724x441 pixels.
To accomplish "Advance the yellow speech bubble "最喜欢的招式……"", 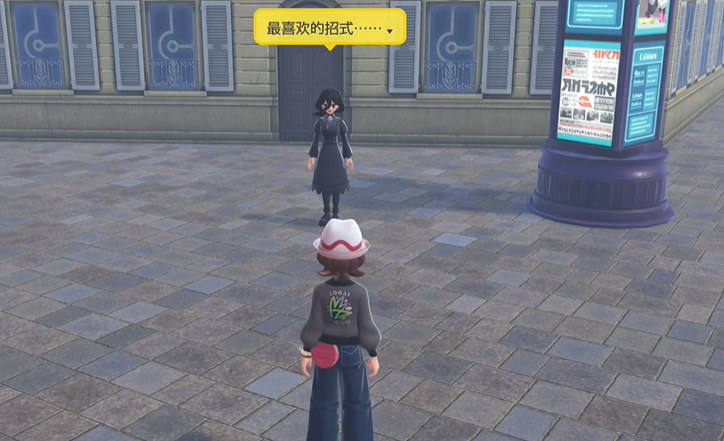I will pos(330,27).
